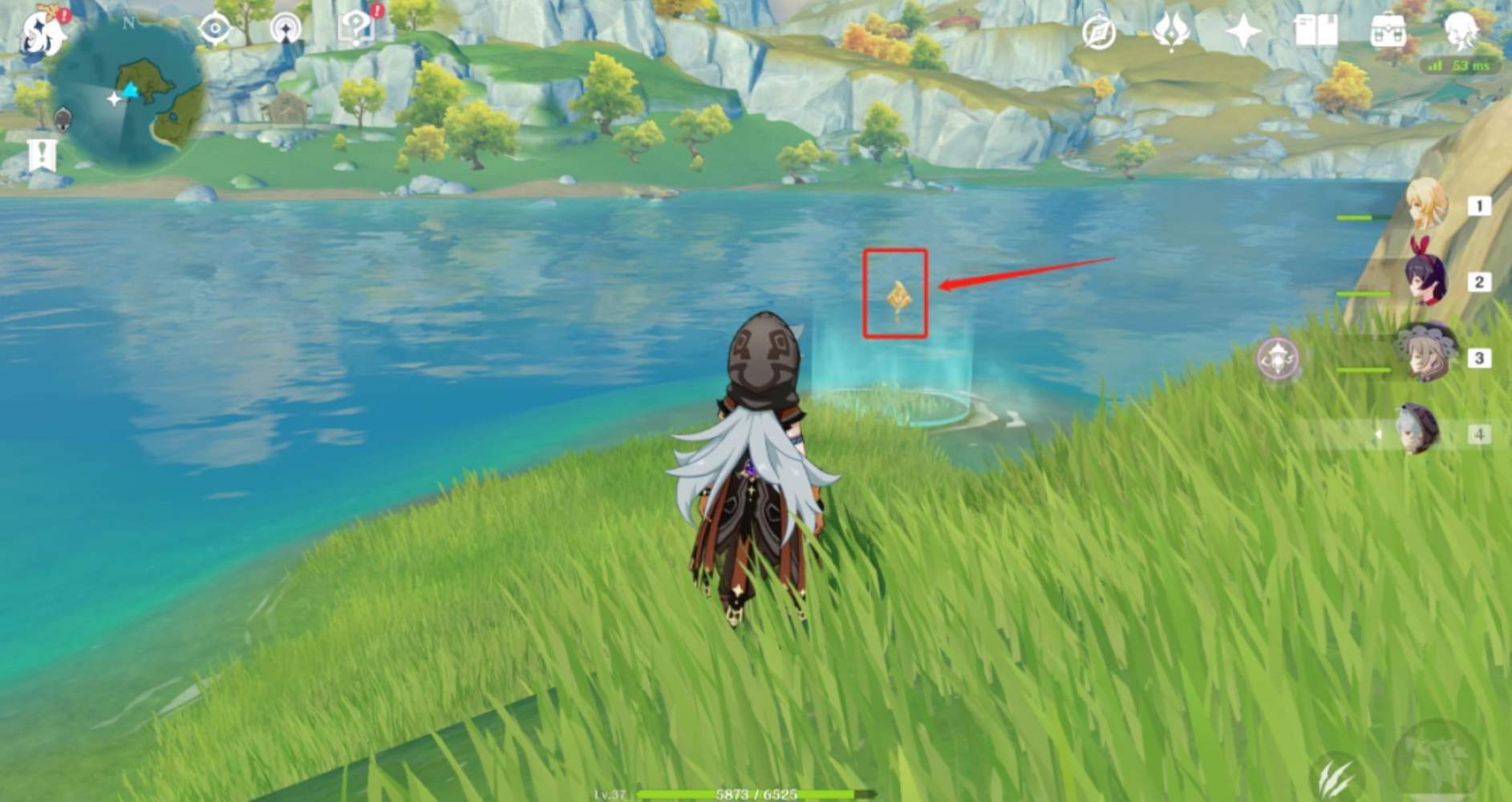
Task: Open the Tutorial help icon with red badge
Action: point(357,28)
